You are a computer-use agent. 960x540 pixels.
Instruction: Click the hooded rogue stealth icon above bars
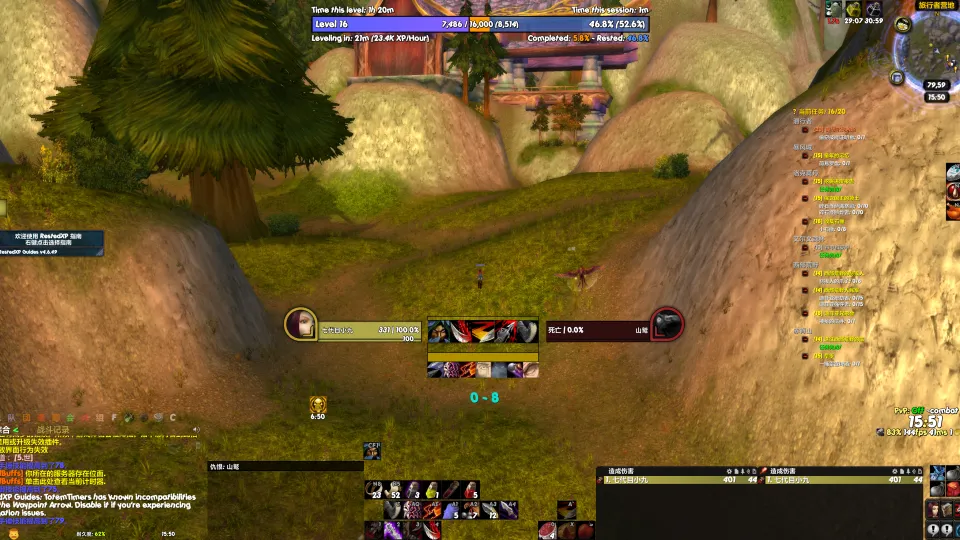pyautogui.click(x=372, y=451)
